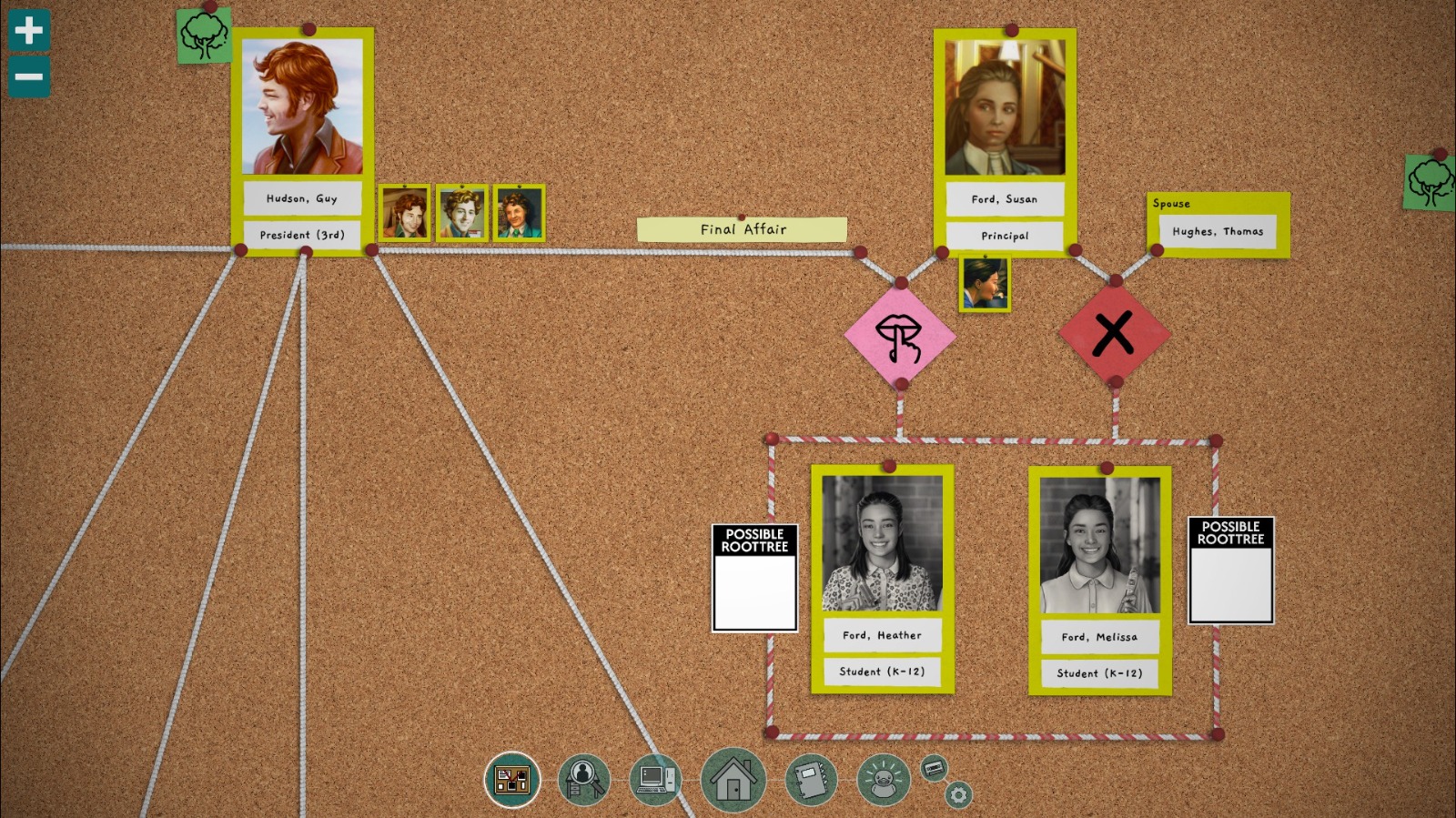Open the settings gear icon

(x=958, y=794)
